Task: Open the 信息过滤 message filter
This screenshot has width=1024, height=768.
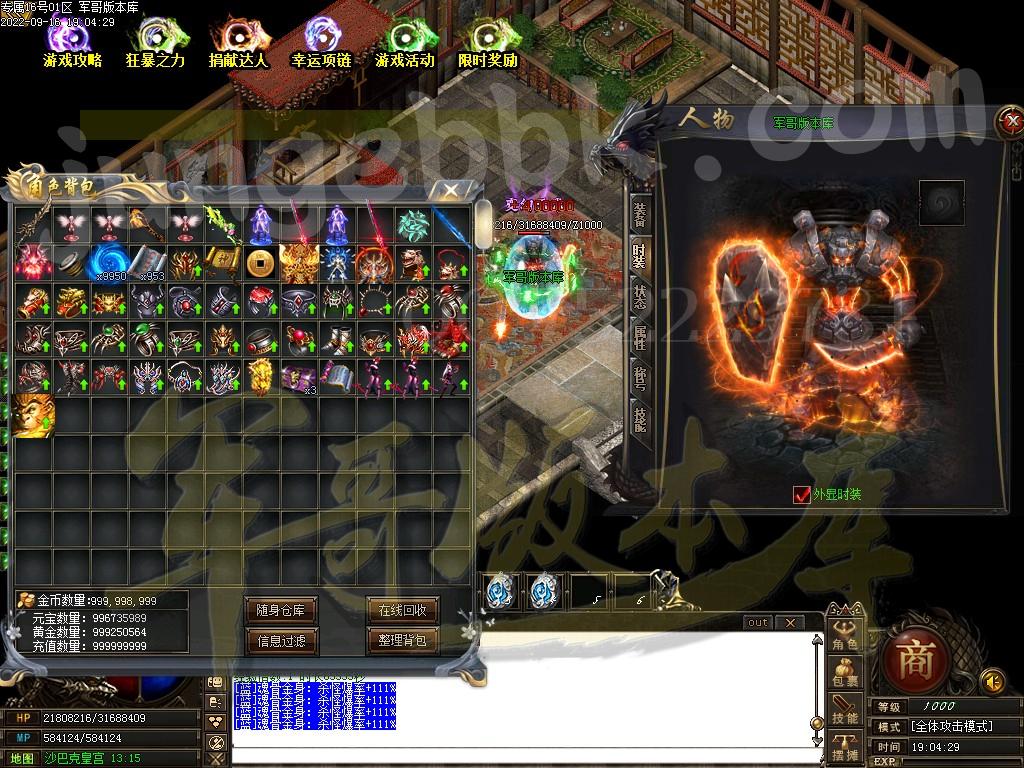Action: 281,640
